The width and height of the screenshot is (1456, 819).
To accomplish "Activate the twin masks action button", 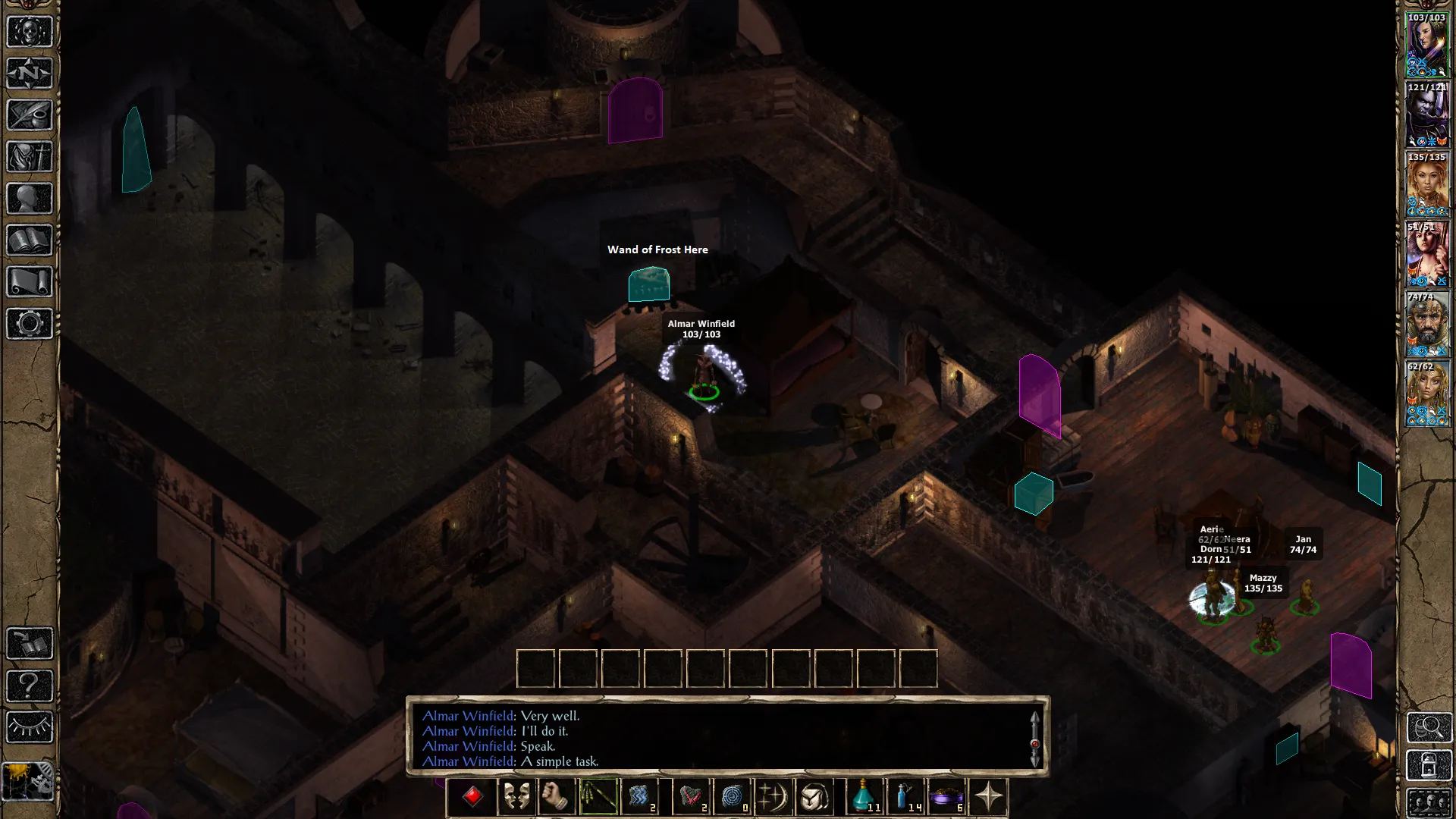I will pos(516,797).
